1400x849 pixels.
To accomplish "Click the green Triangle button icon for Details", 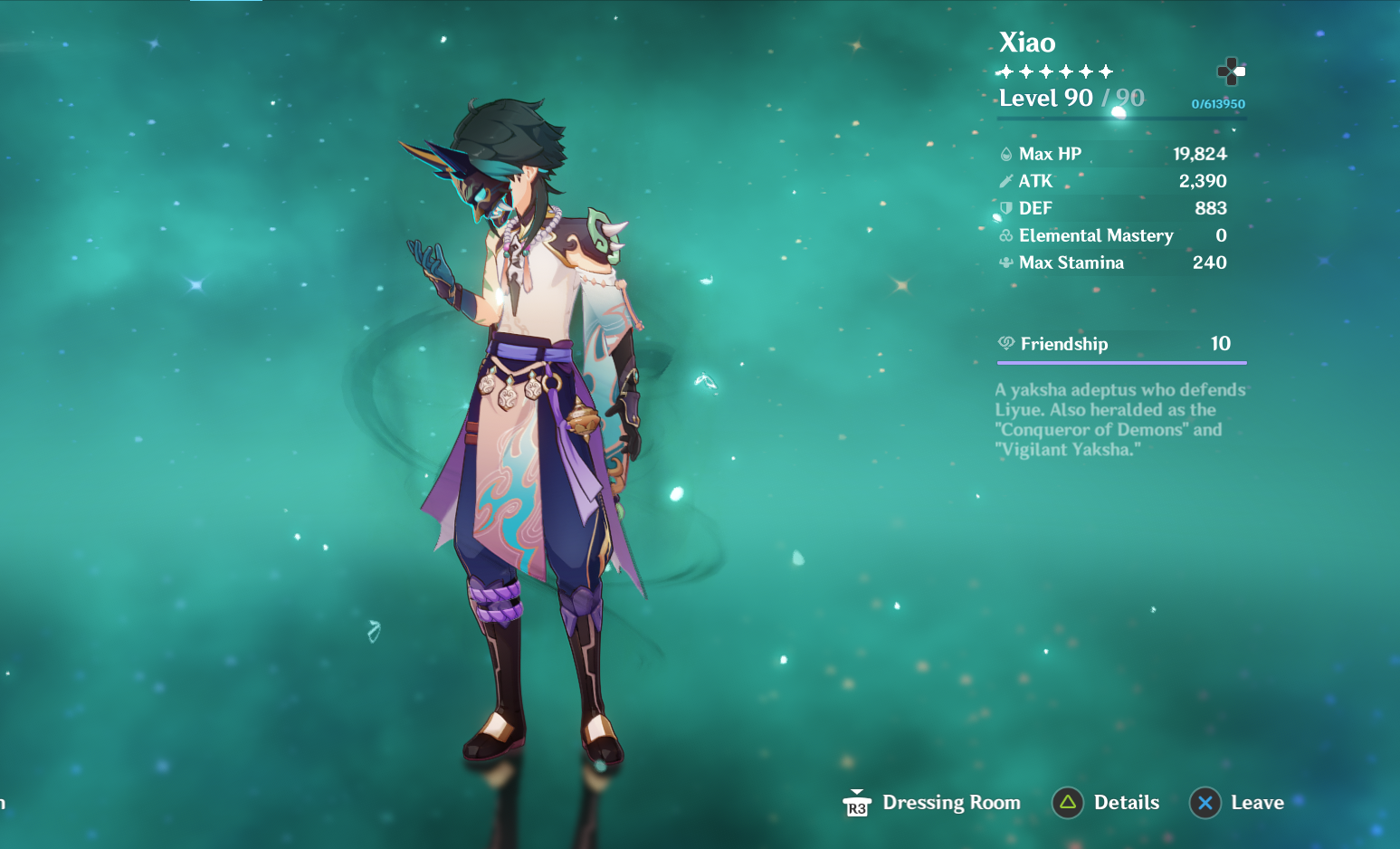I will click(1067, 802).
